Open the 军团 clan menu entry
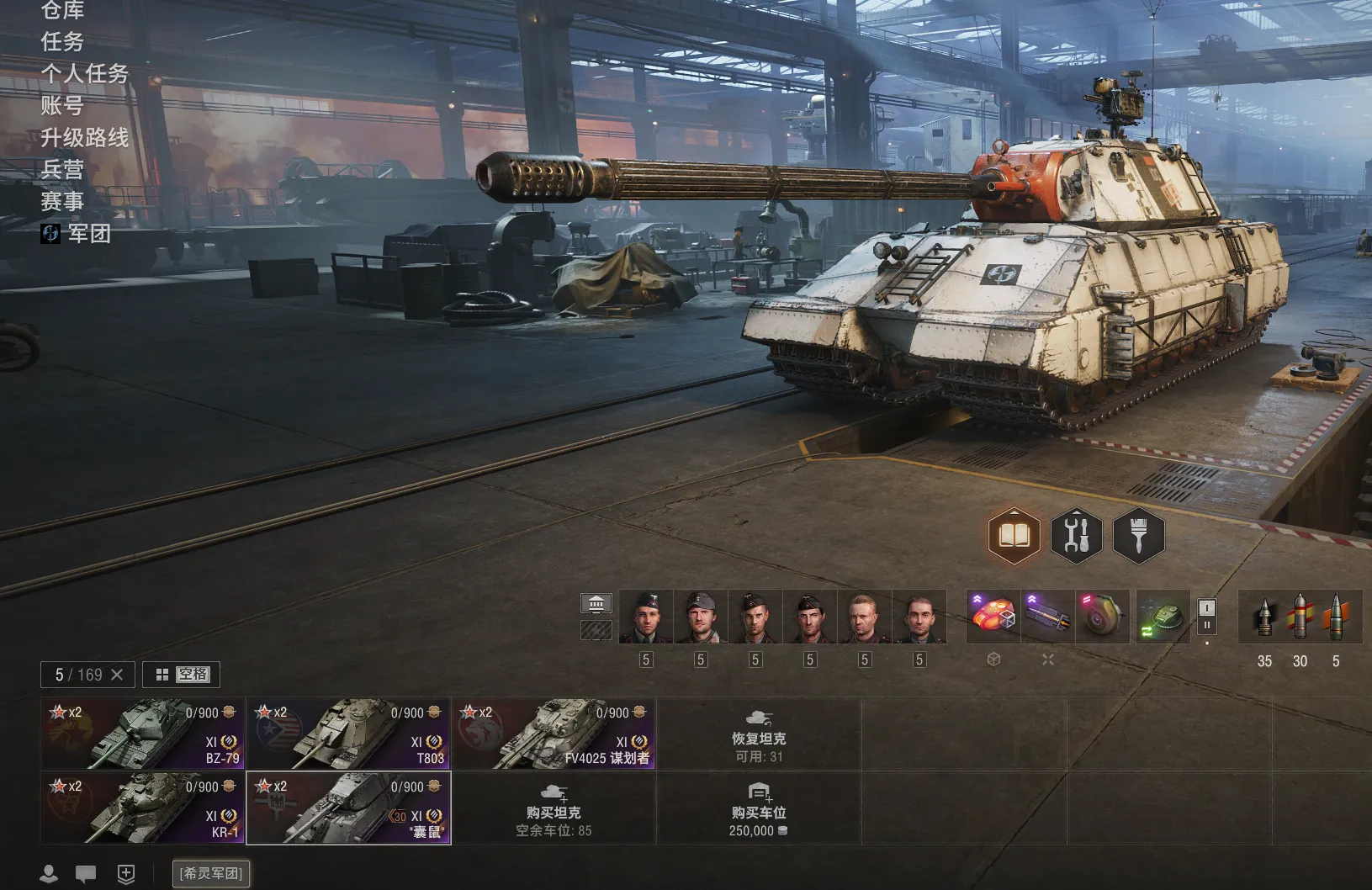 pyautogui.click(x=88, y=233)
